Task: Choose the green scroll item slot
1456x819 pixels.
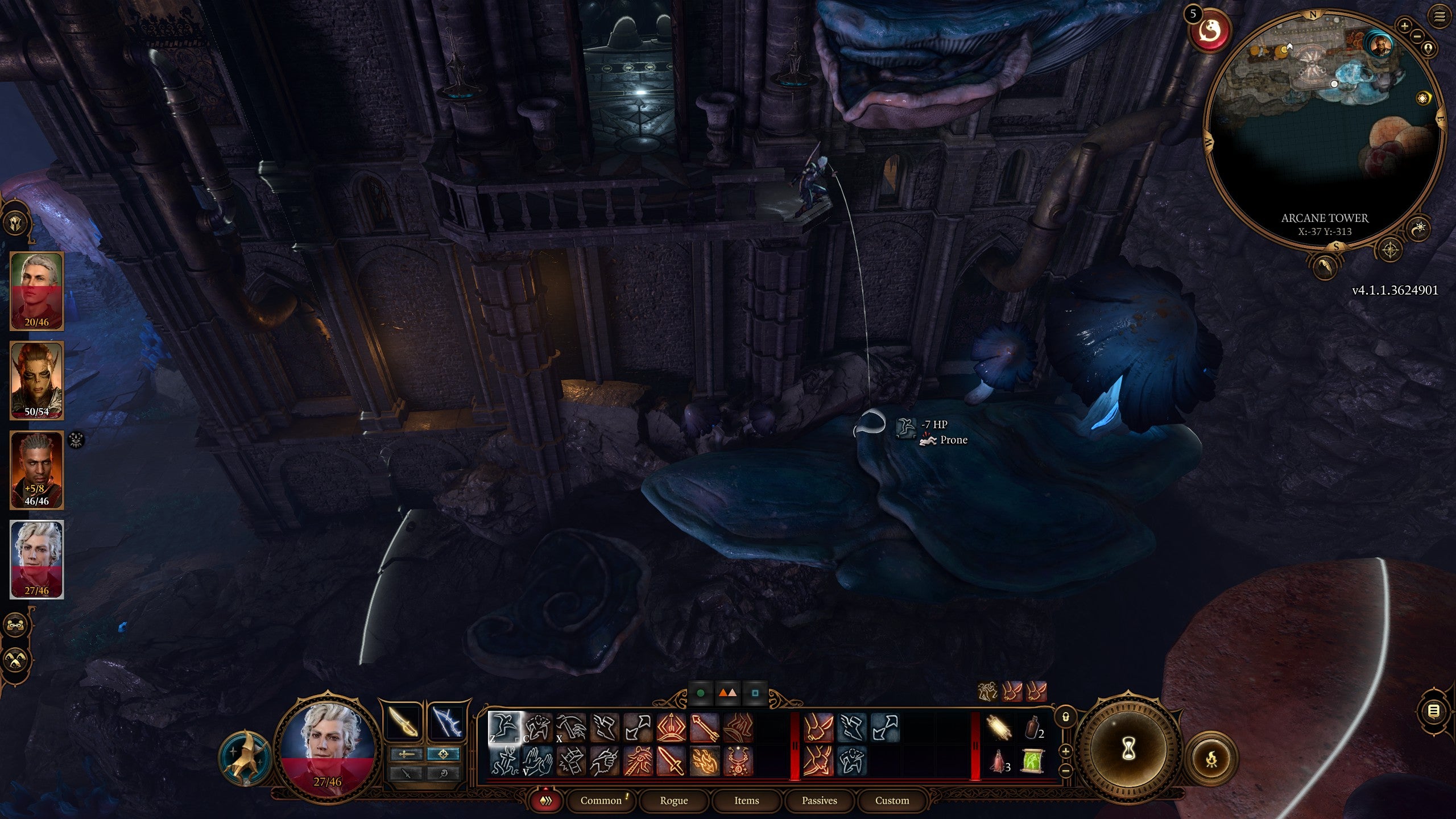Action: coord(1033,761)
